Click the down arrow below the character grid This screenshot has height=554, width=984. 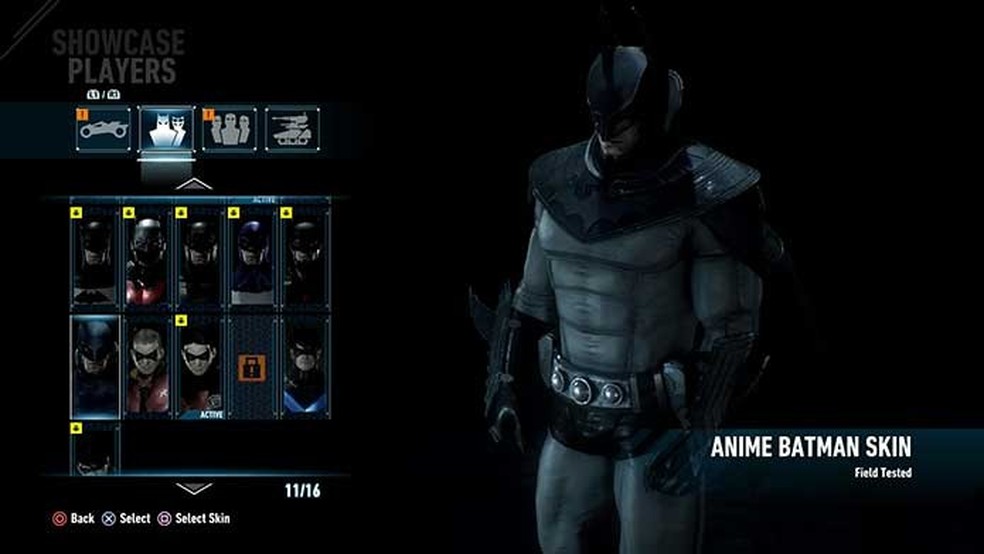pos(194,488)
